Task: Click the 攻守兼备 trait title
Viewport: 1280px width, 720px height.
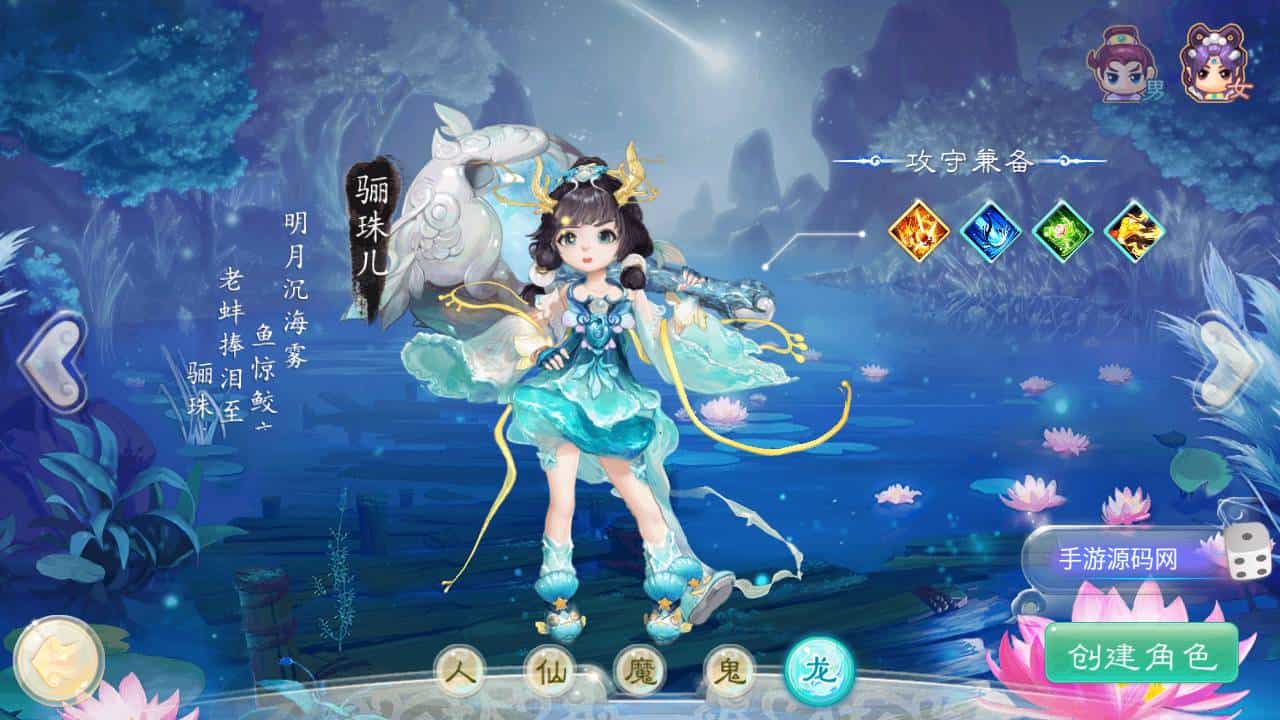Action: pyautogui.click(x=970, y=160)
